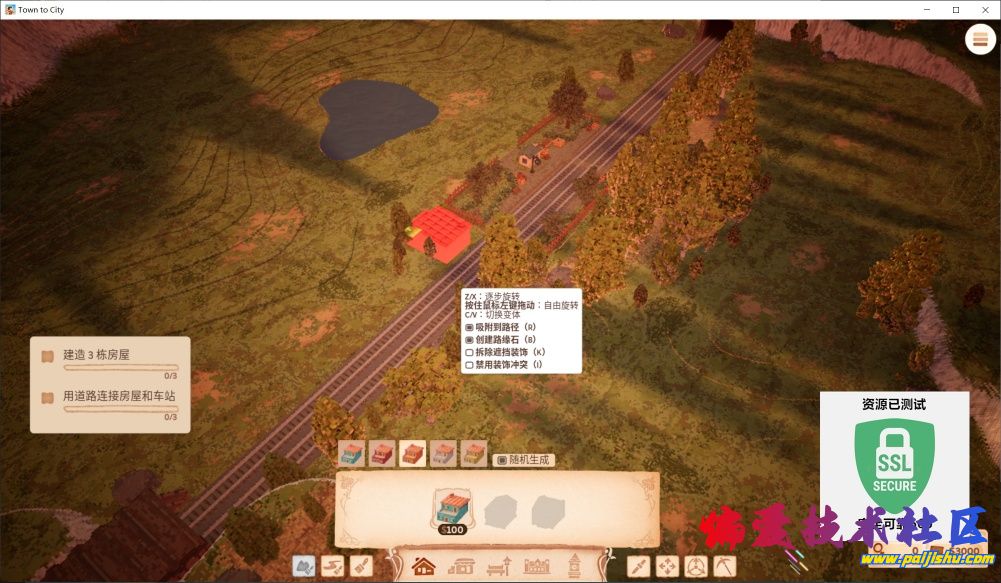Close the Town to City window

983,9
